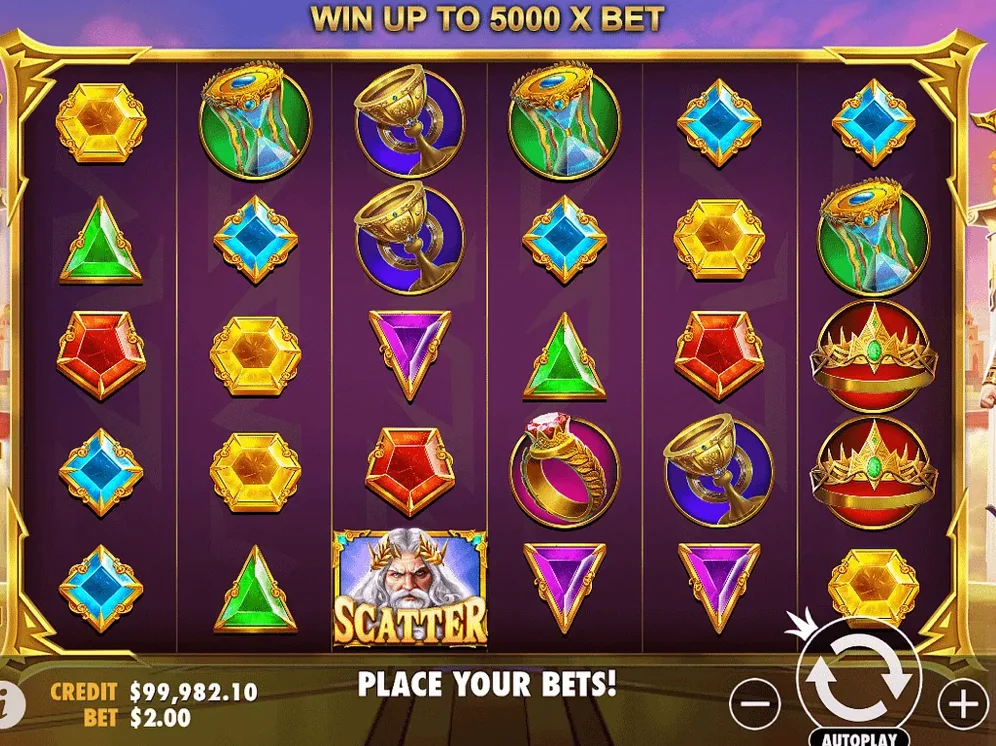Increase the bet with the plus button
This screenshot has width=996, height=746.
pyautogui.click(x=962, y=704)
